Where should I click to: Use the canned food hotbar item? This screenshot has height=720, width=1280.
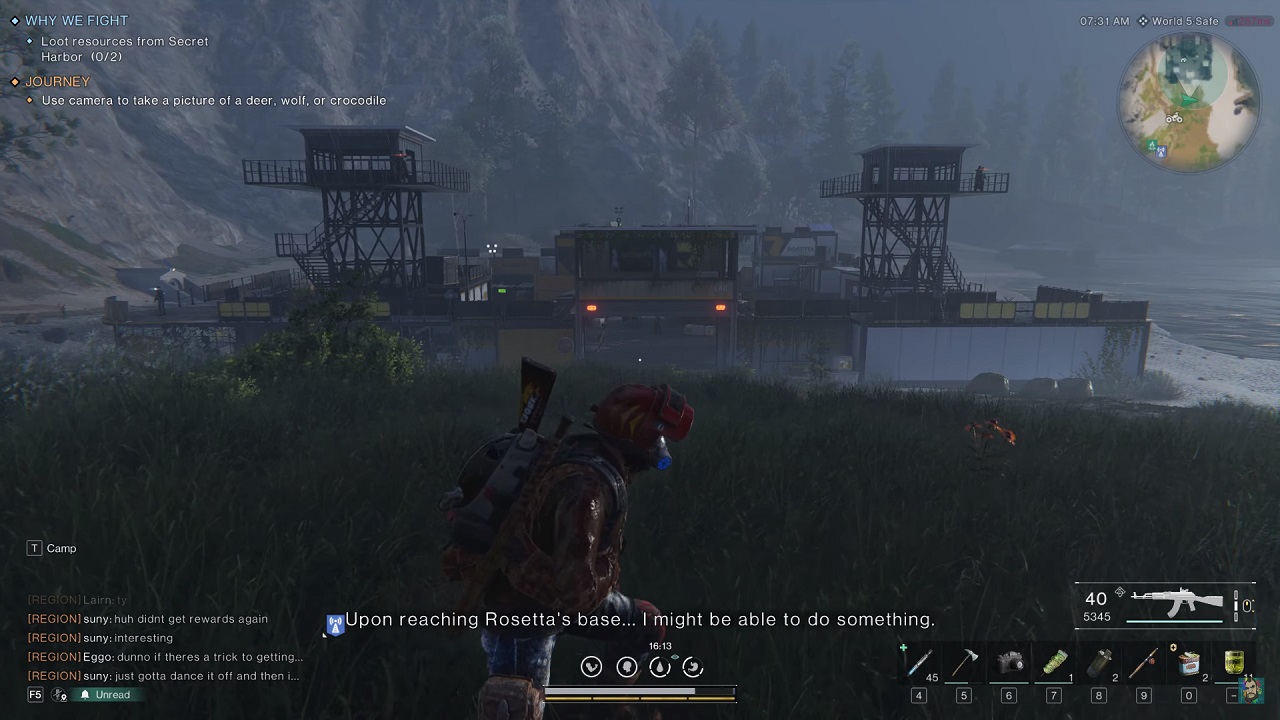tap(1188, 663)
